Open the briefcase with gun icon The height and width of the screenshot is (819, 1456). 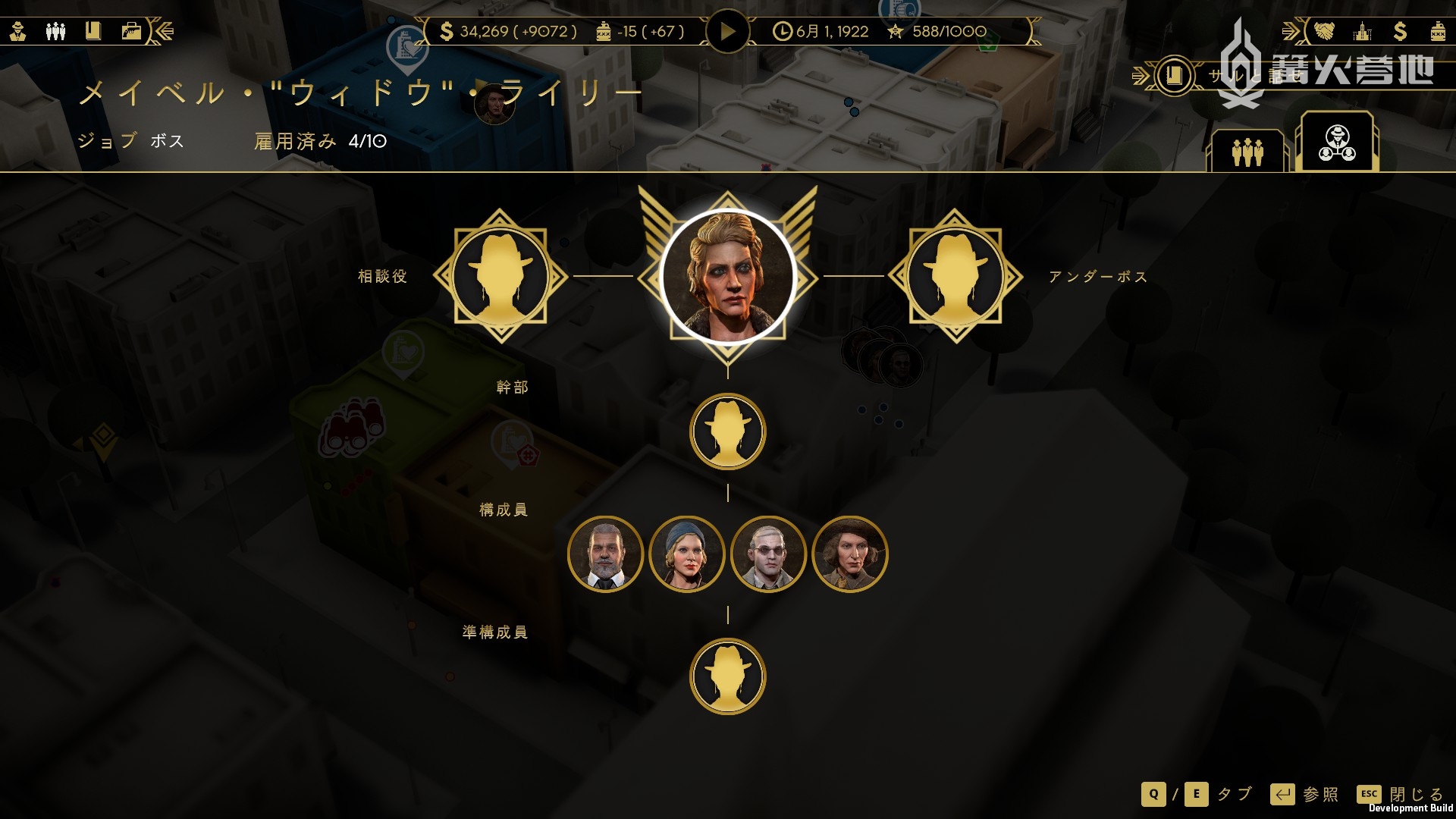point(131,31)
